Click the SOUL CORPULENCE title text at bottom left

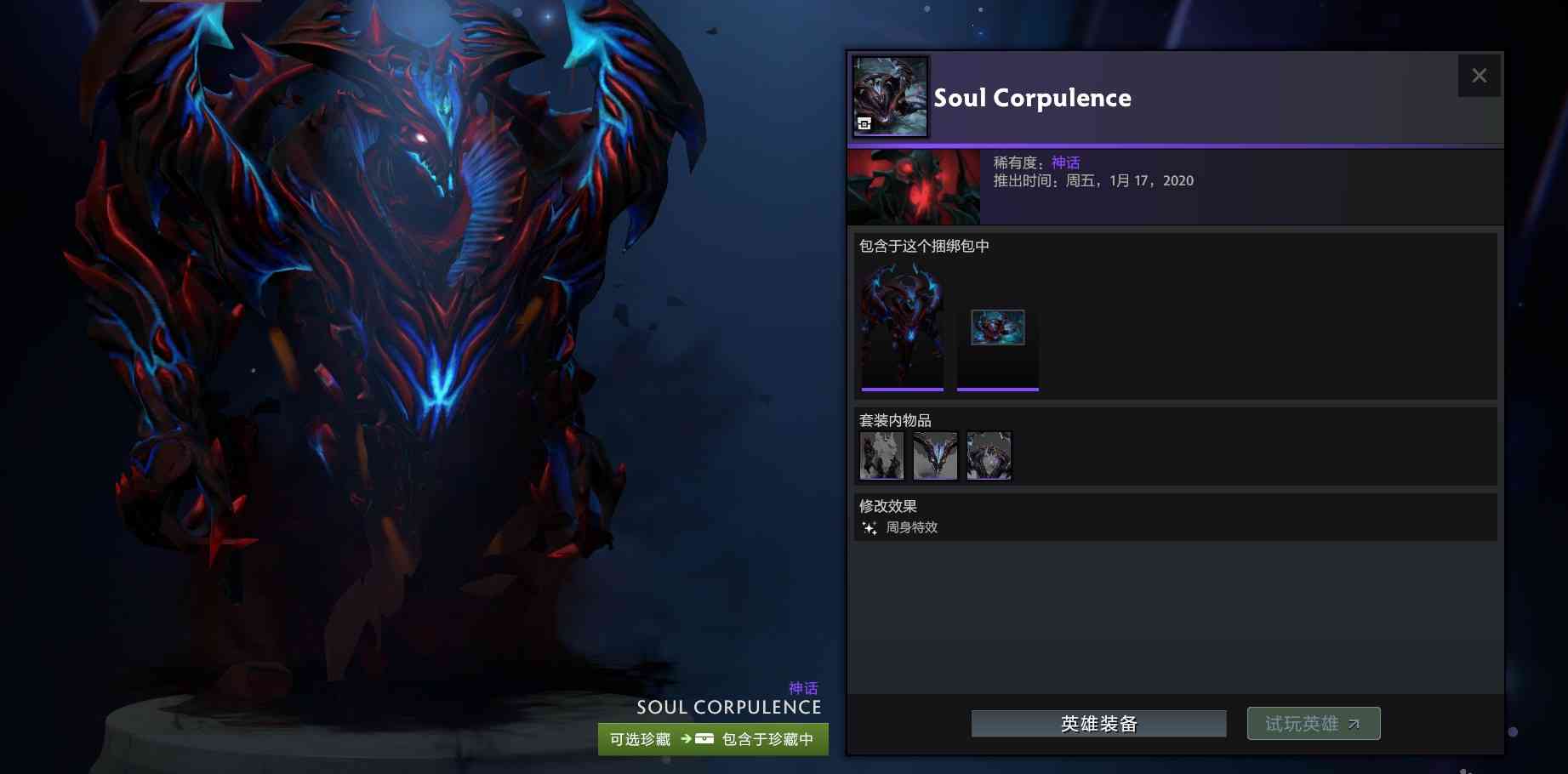point(728,708)
